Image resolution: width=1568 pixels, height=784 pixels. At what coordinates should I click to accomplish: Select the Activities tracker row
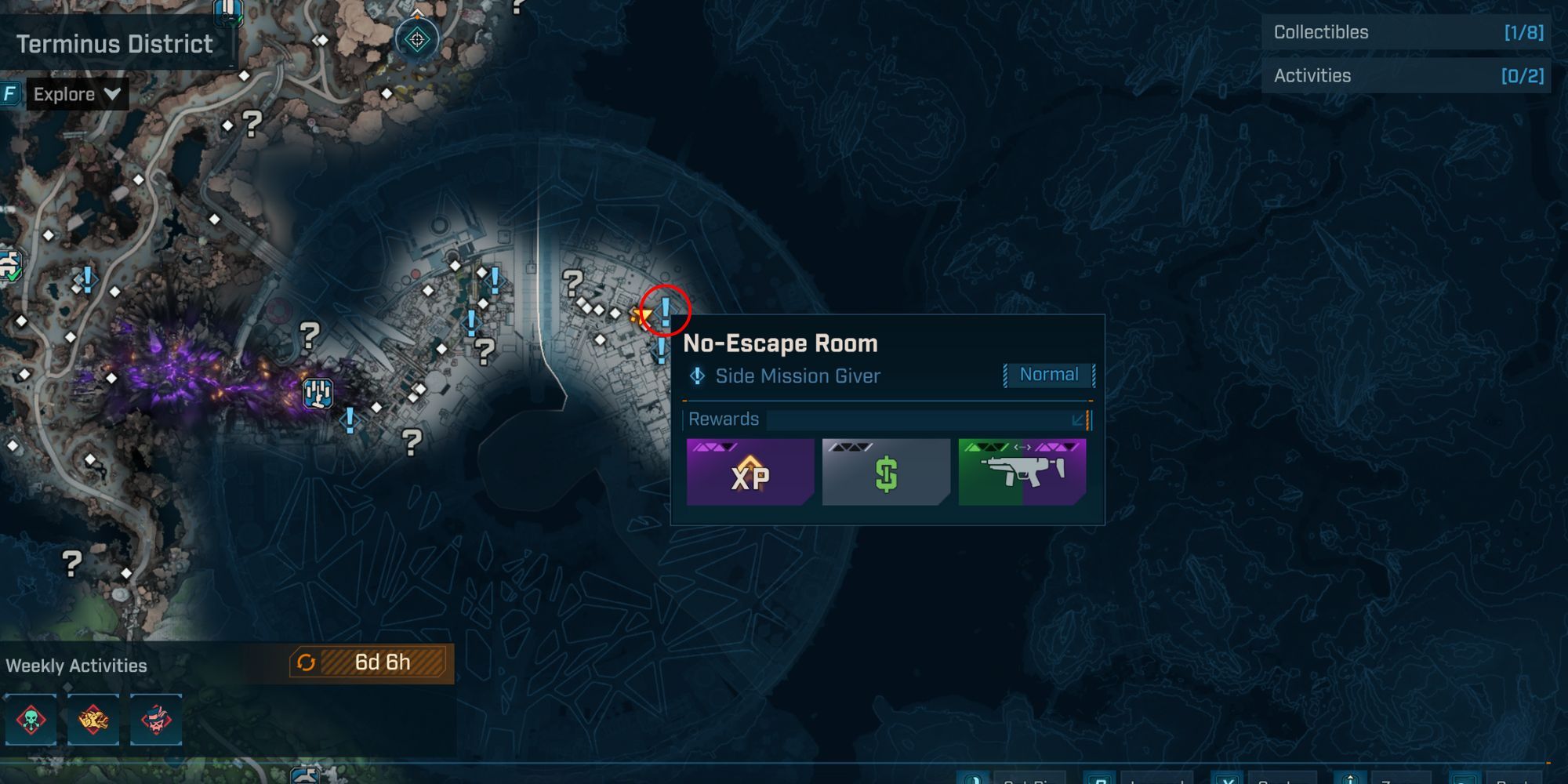tap(1406, 76)
